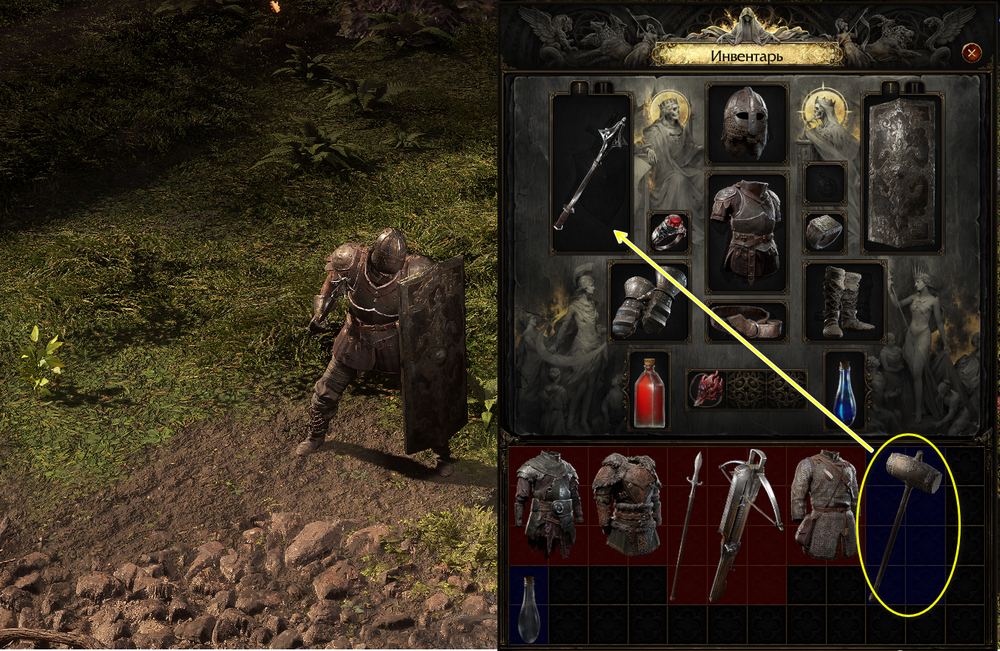
Task: Select the equipped plain silver ring
Action: click(x=825, y=232)
